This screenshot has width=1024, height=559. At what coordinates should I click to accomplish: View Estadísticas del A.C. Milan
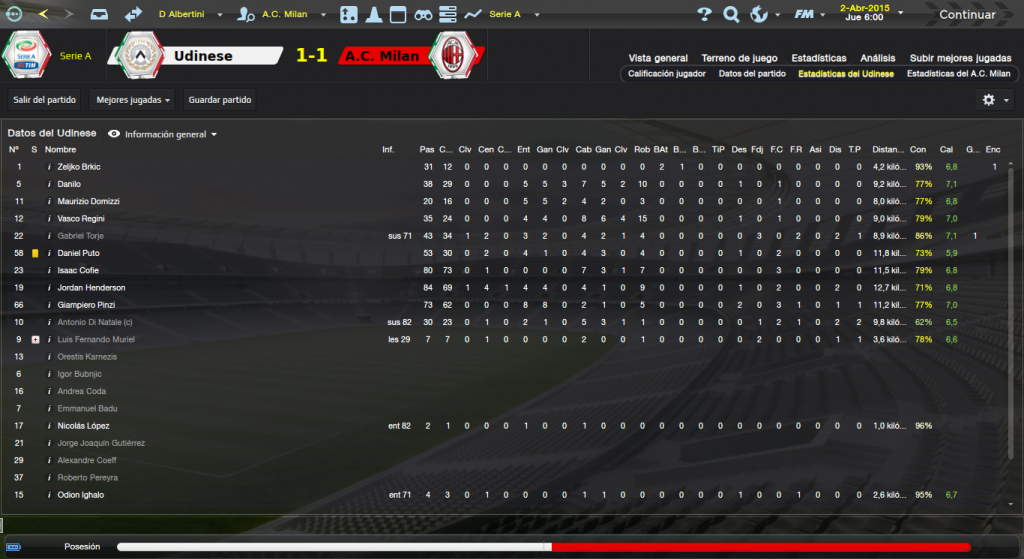[x=958, y=74]
